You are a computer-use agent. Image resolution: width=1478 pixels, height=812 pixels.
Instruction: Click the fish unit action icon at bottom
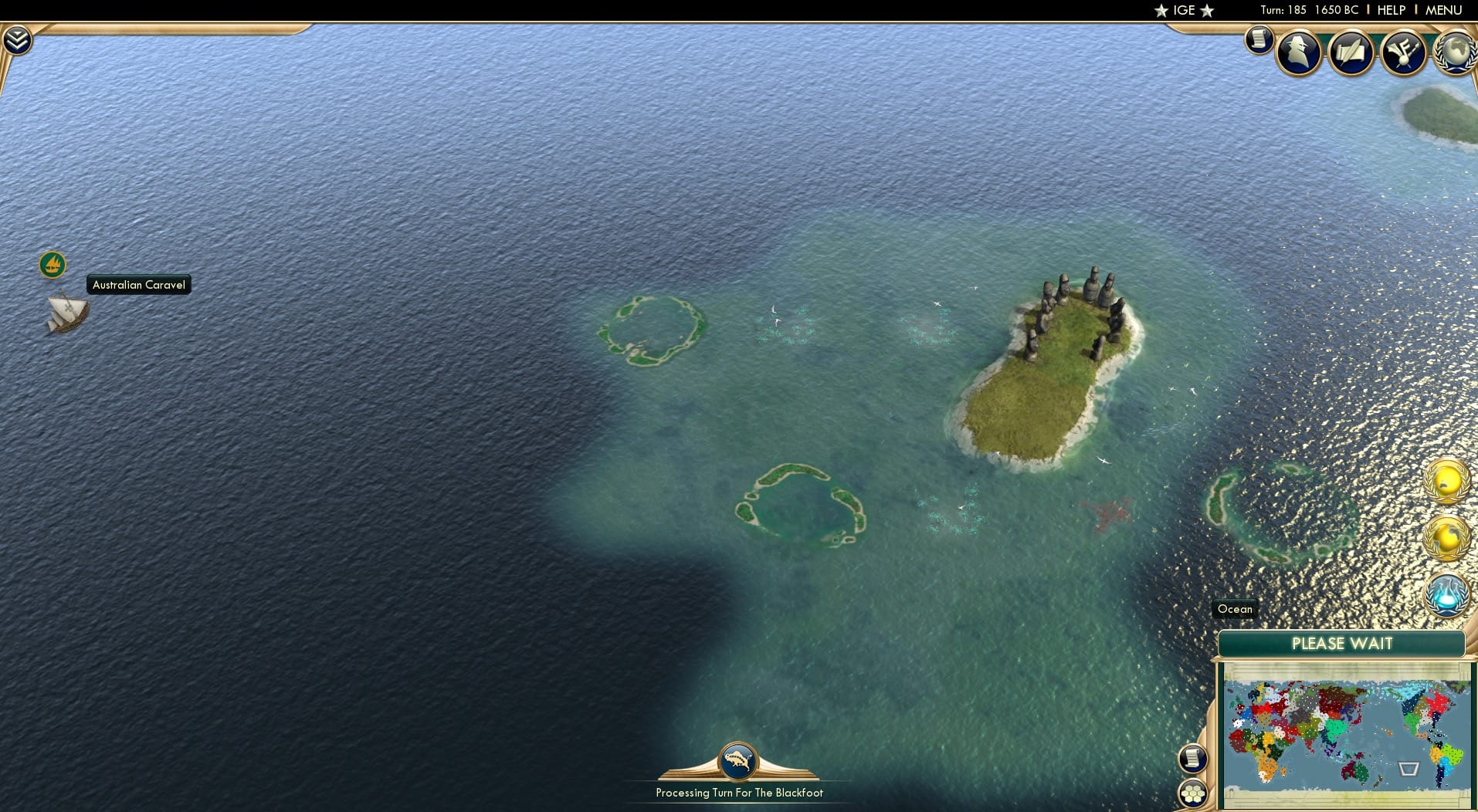click(738, 760)
